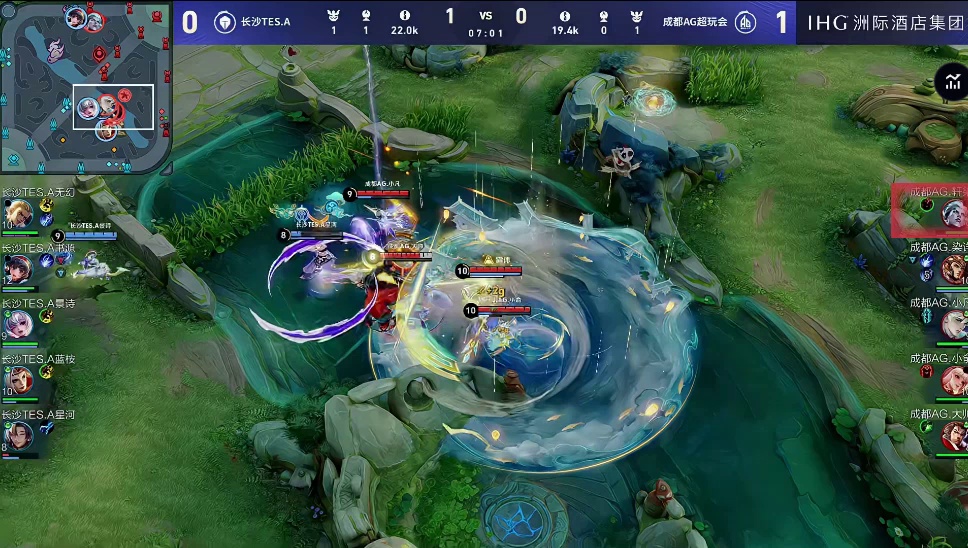Viewport: 968px width, 548px height.
Task: Select the highlighted 成都AG.轩 hero portrait
Action: pos(953,213)
